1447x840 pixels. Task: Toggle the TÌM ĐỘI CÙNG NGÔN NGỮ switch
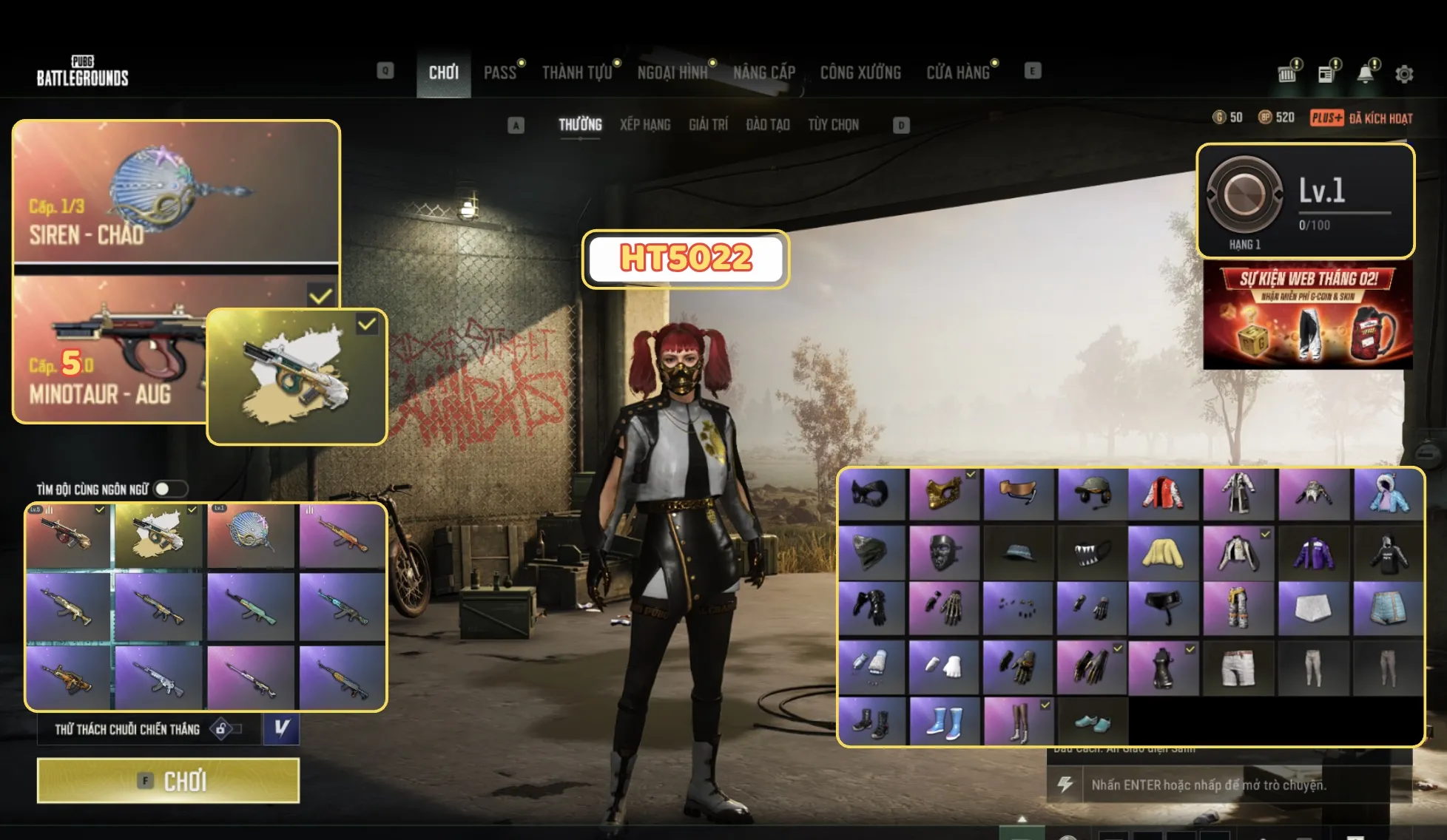point(171,490)
